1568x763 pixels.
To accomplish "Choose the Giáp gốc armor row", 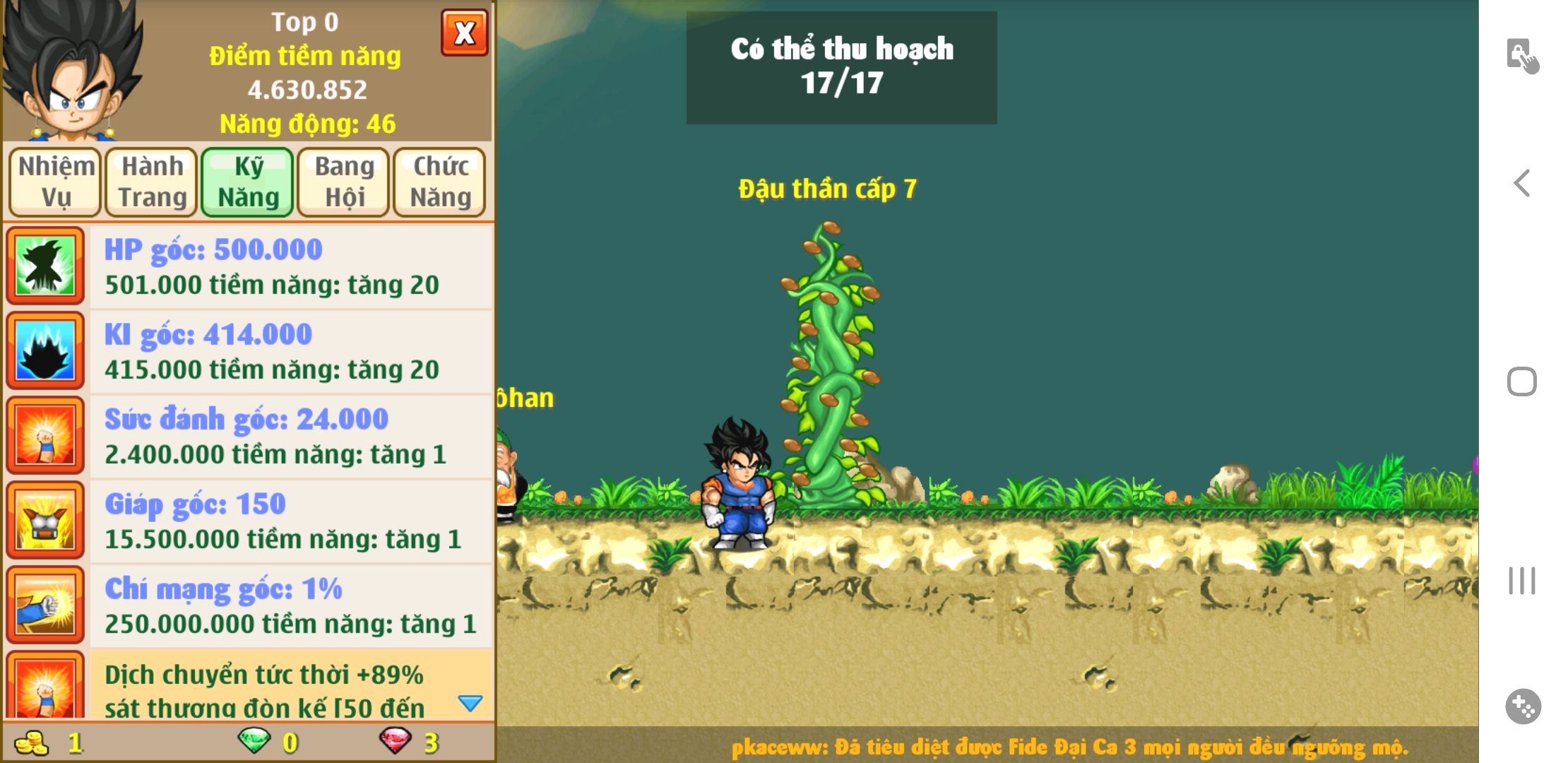I will [x=290, y=521].
